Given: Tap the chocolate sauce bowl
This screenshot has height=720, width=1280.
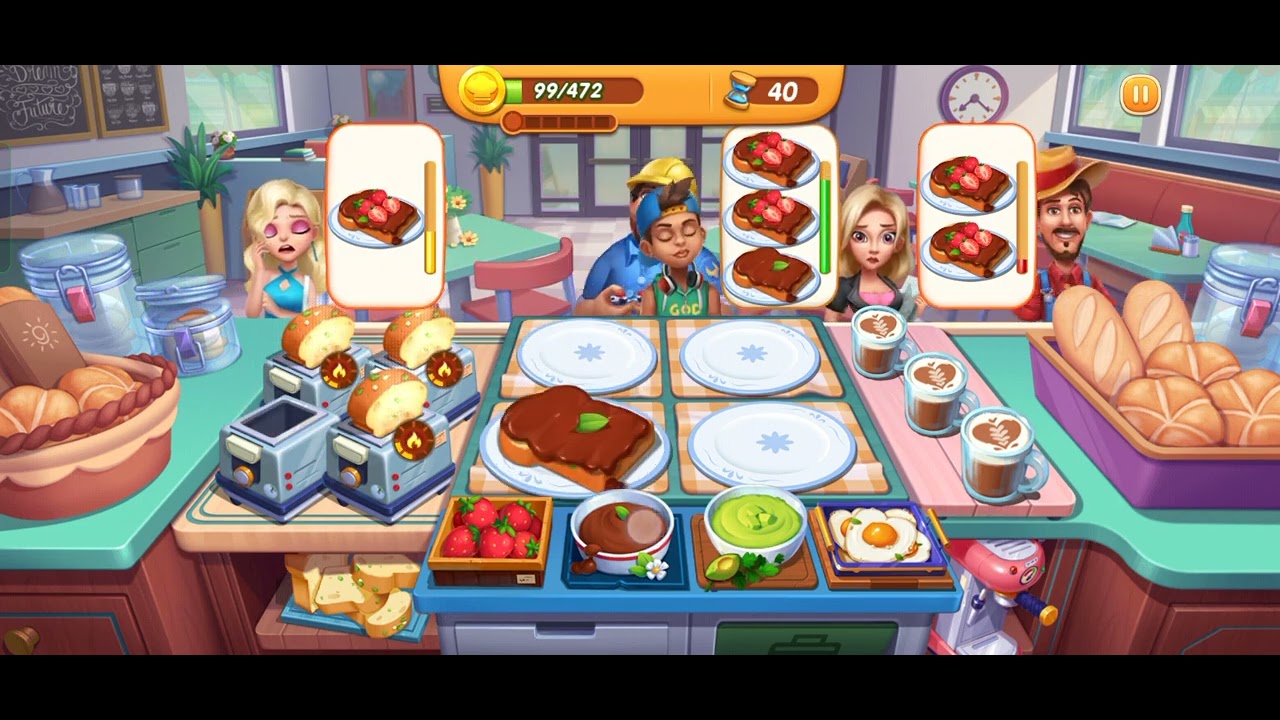Looking at the screenshot, I should (625, 525).
